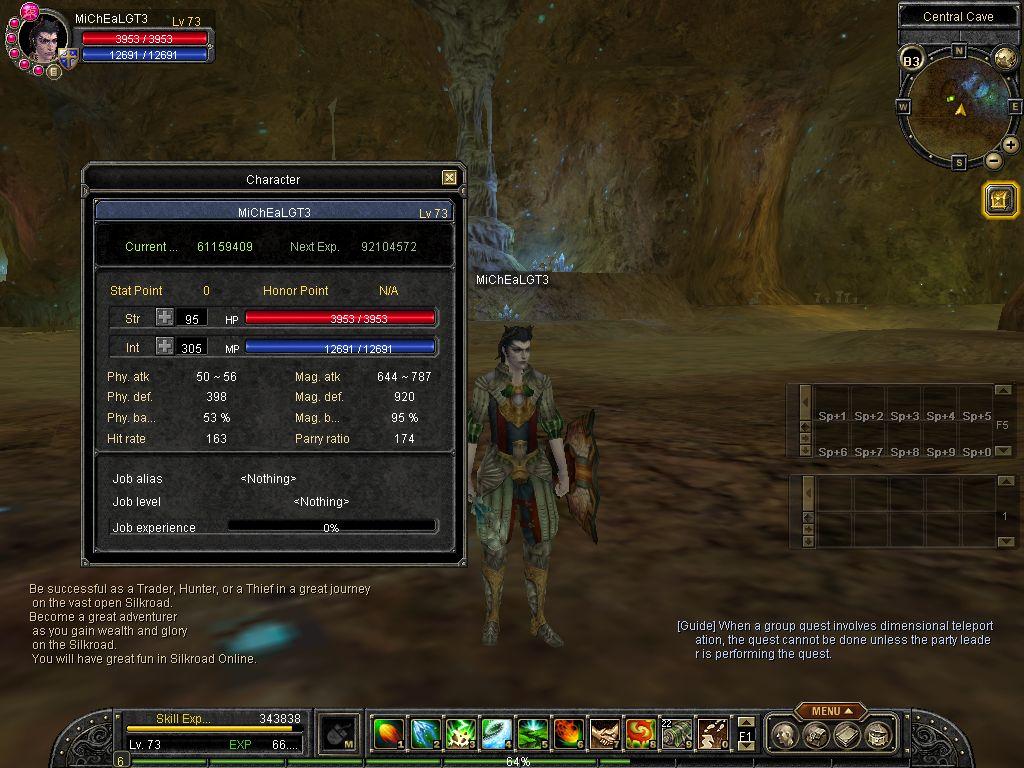Viewport: 1024px width, 768px height.
Task: Activate the fire skill in slot 6
Action: coord(568,735)
